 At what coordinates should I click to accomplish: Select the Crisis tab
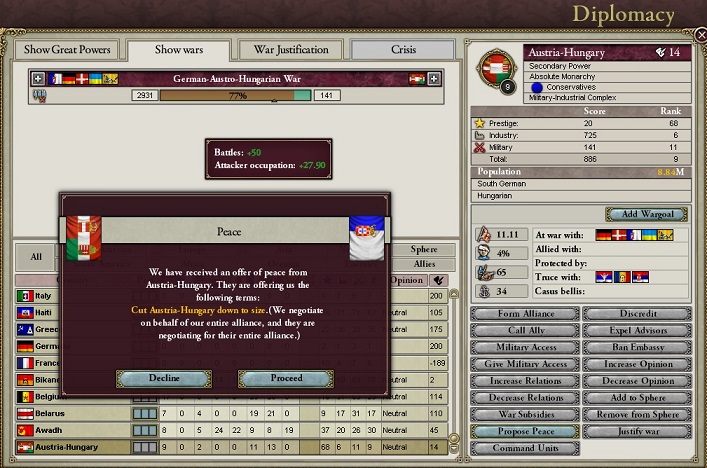[x=402, y=50]
